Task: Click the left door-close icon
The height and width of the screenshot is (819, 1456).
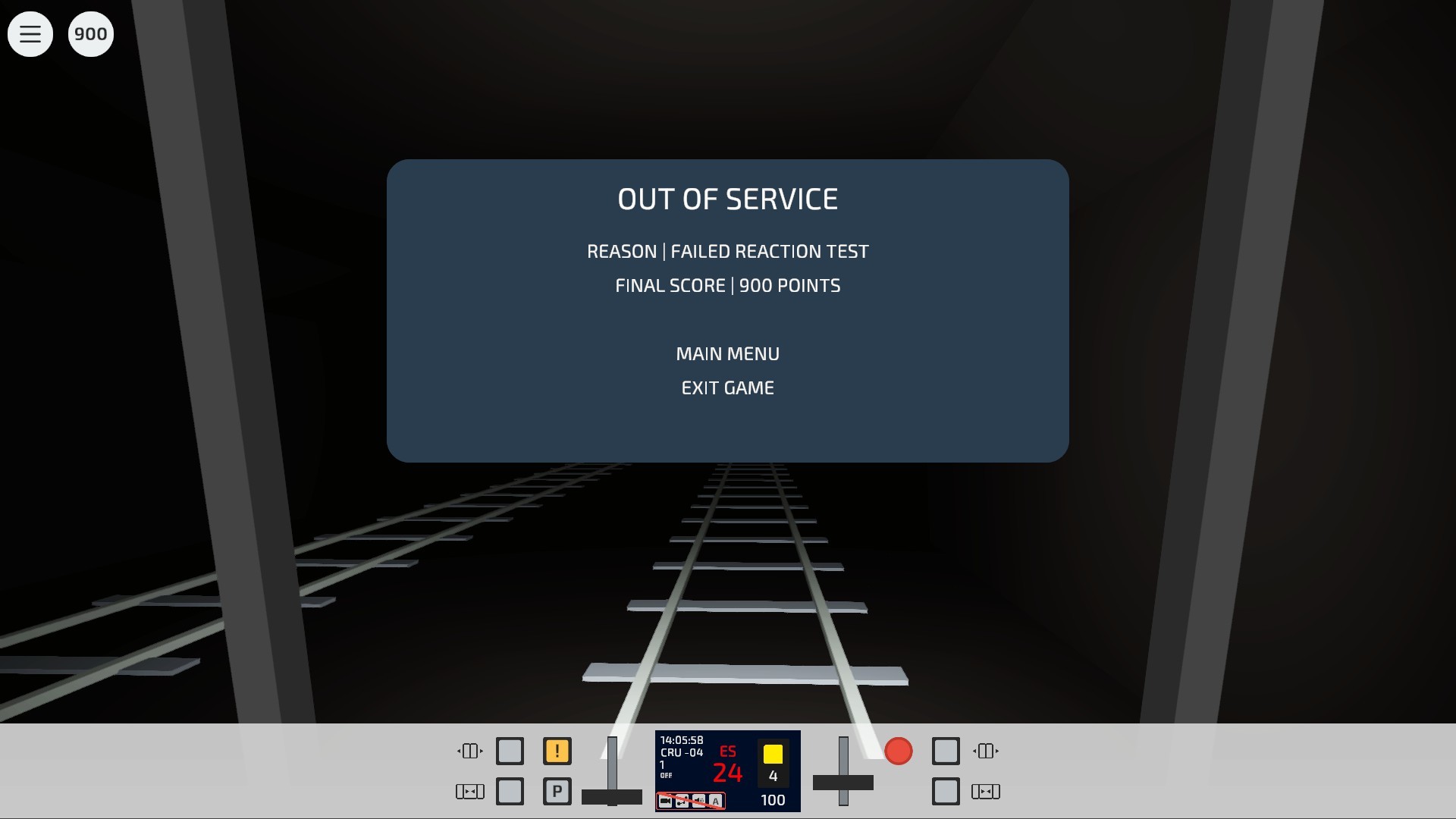Action: [470, 791]
